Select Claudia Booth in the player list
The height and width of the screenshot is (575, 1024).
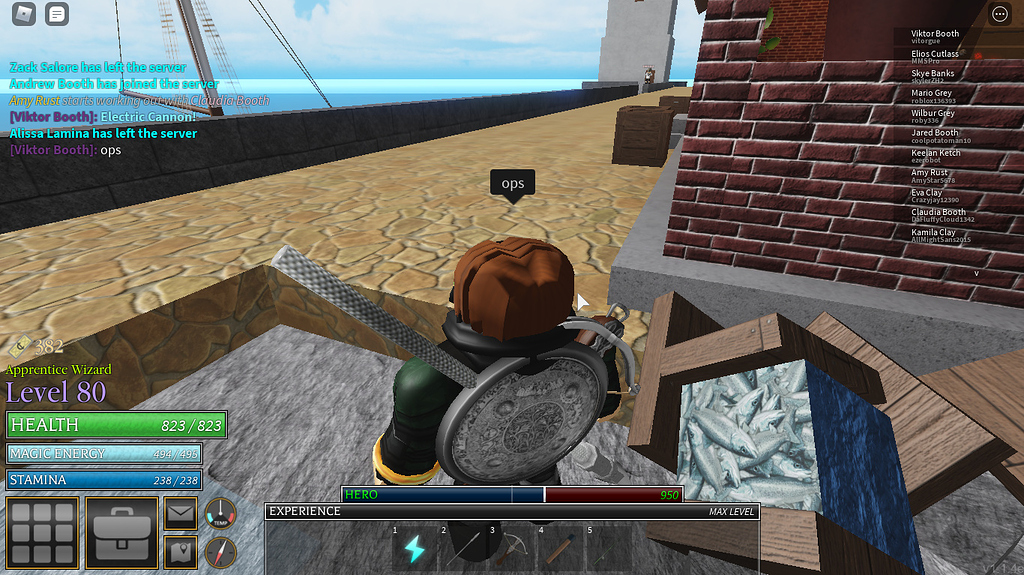click(x=938, y=216)
